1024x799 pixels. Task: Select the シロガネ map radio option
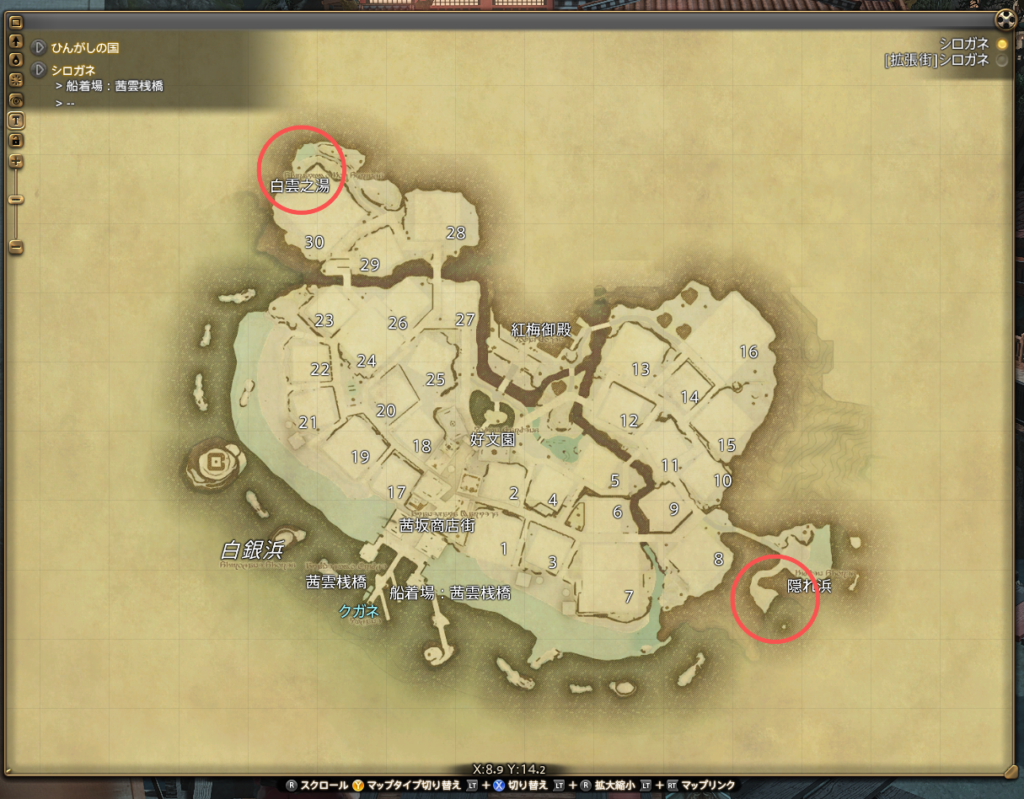pos(1002,43)
